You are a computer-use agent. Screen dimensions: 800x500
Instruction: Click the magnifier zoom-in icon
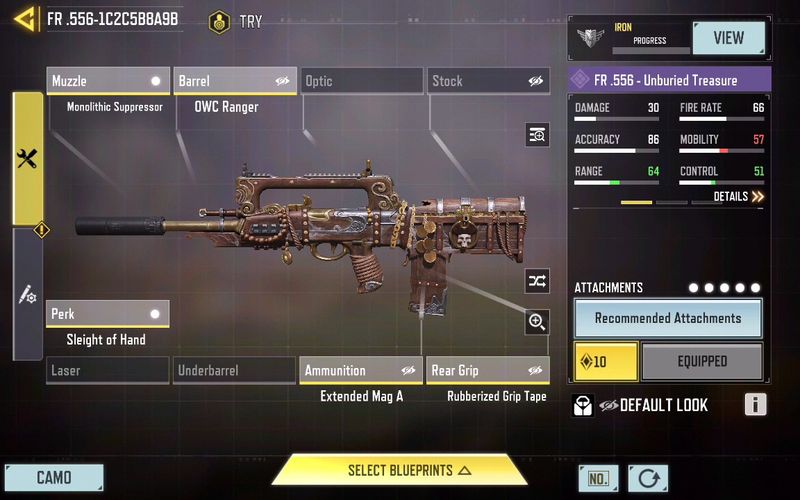pos(537,321)
